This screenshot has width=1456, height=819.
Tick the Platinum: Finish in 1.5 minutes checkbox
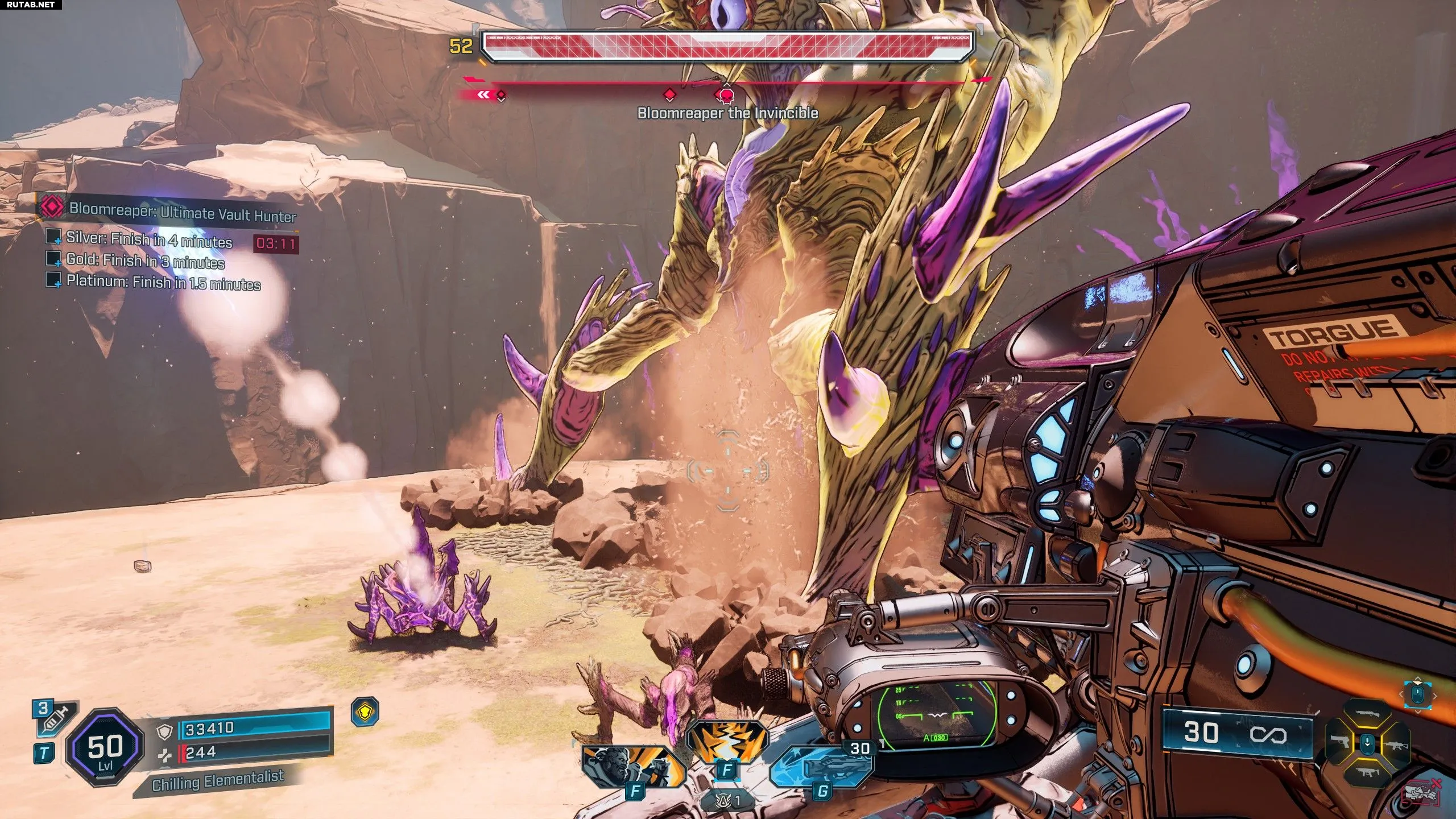(53, 280)
